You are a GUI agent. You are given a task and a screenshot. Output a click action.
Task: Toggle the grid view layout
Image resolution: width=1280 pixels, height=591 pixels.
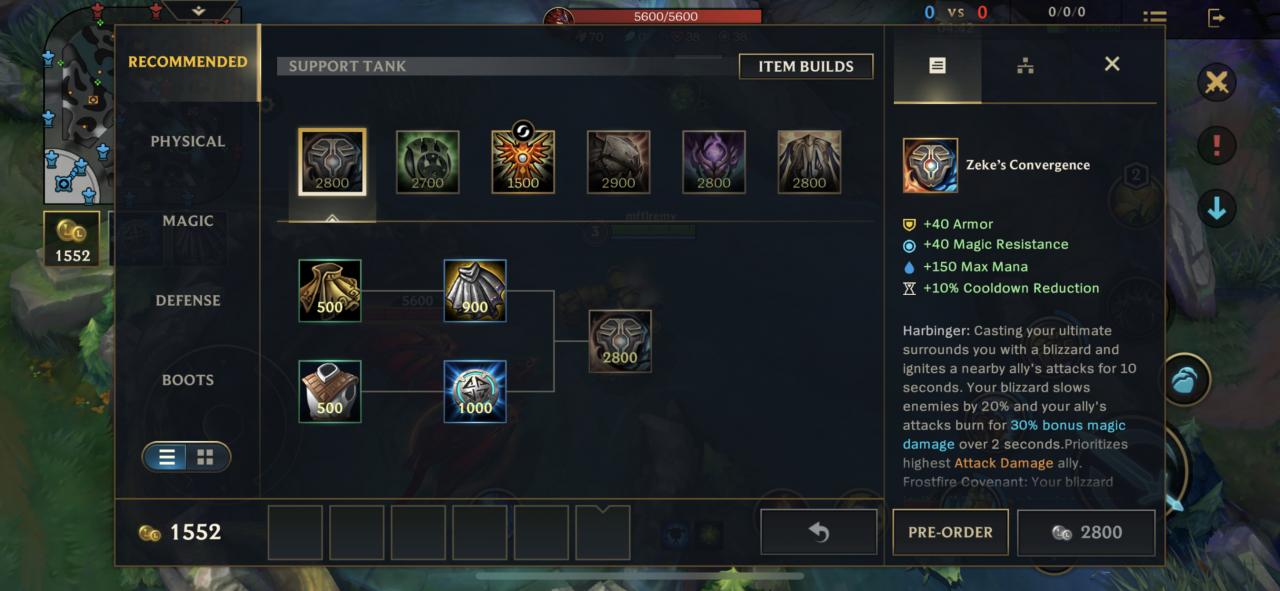coord(205,457)
